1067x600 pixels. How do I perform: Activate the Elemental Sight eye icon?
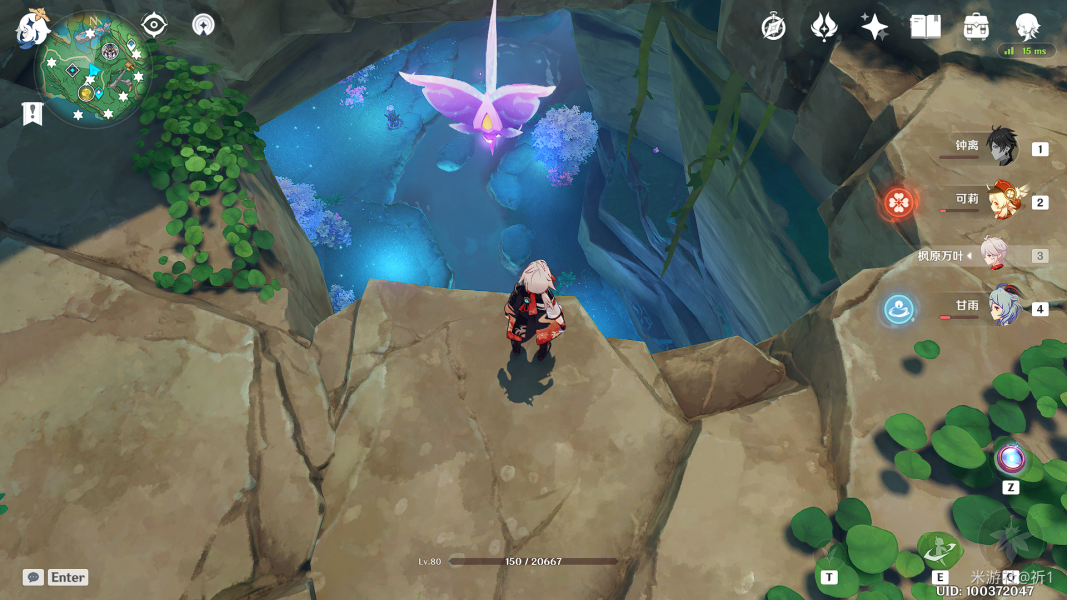point(154,25)
